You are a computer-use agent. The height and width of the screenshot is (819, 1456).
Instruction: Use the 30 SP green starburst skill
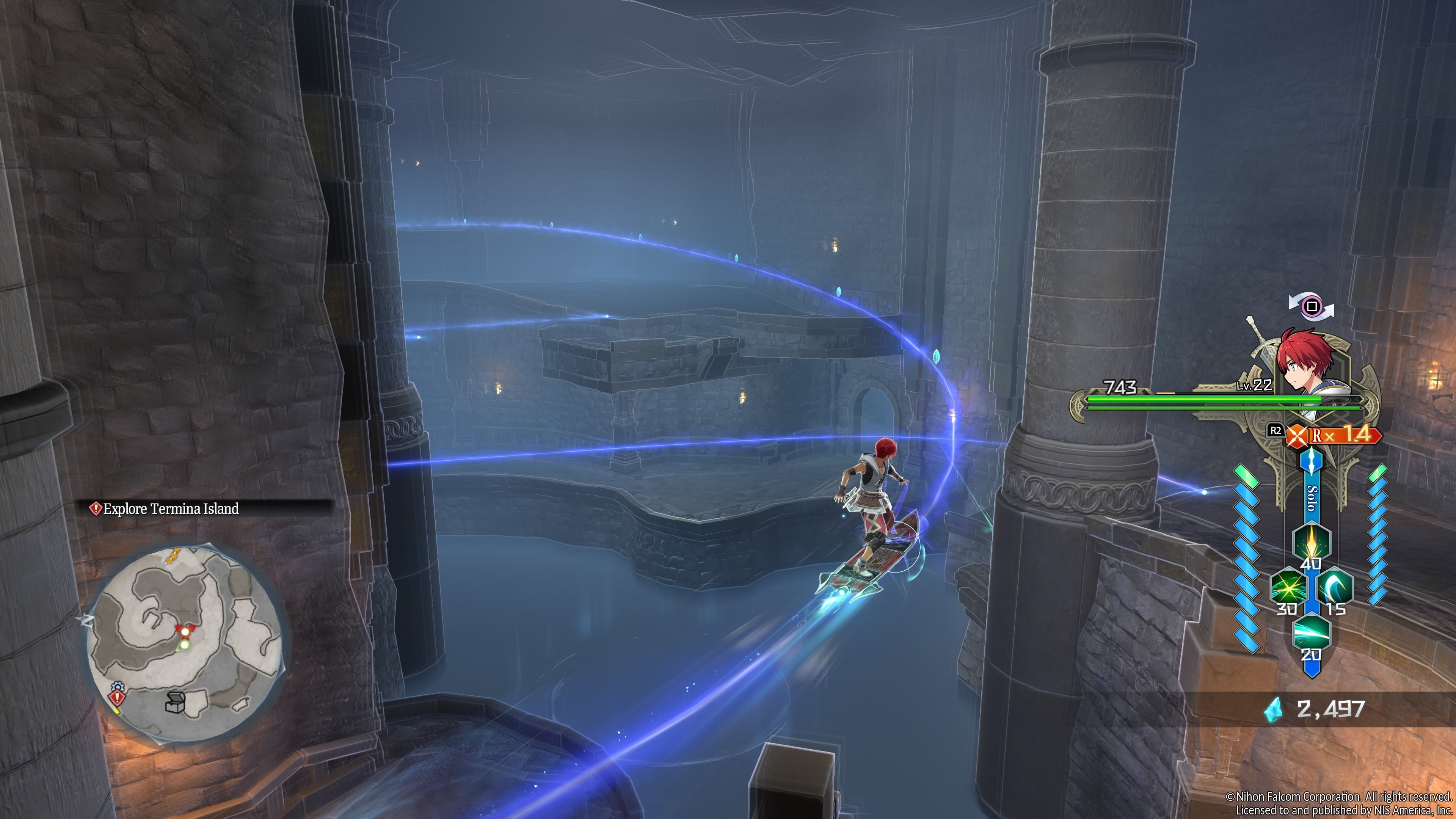1288,587
